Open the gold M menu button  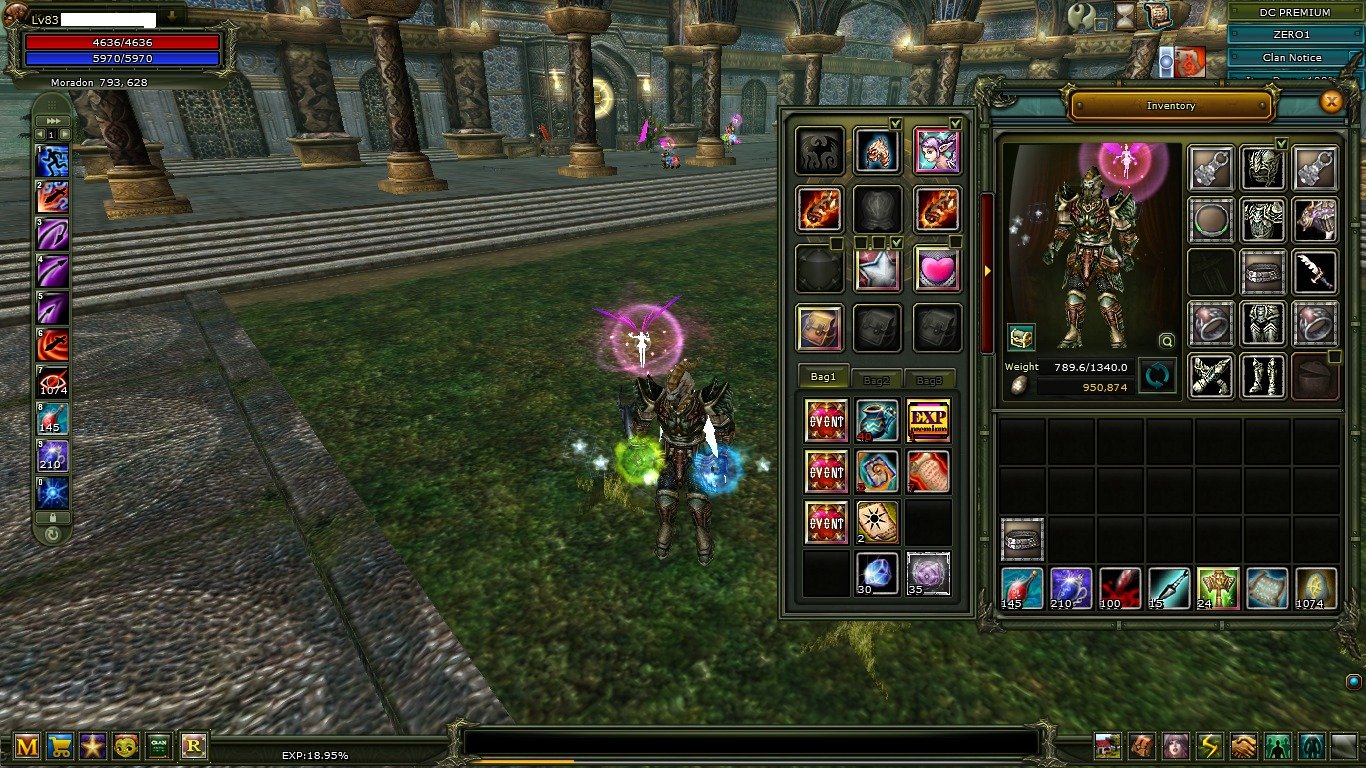click(27, 746)
